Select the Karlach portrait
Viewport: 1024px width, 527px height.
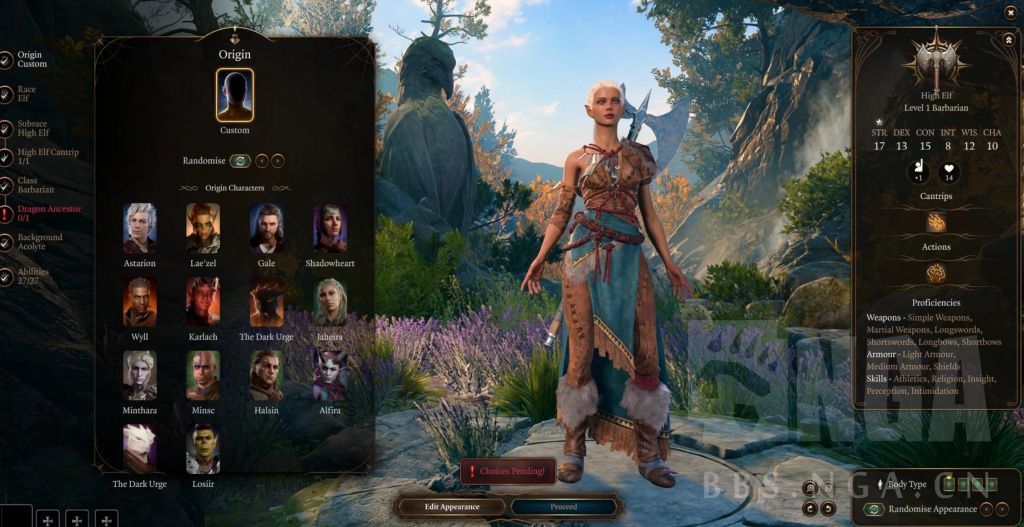point(203,302)
